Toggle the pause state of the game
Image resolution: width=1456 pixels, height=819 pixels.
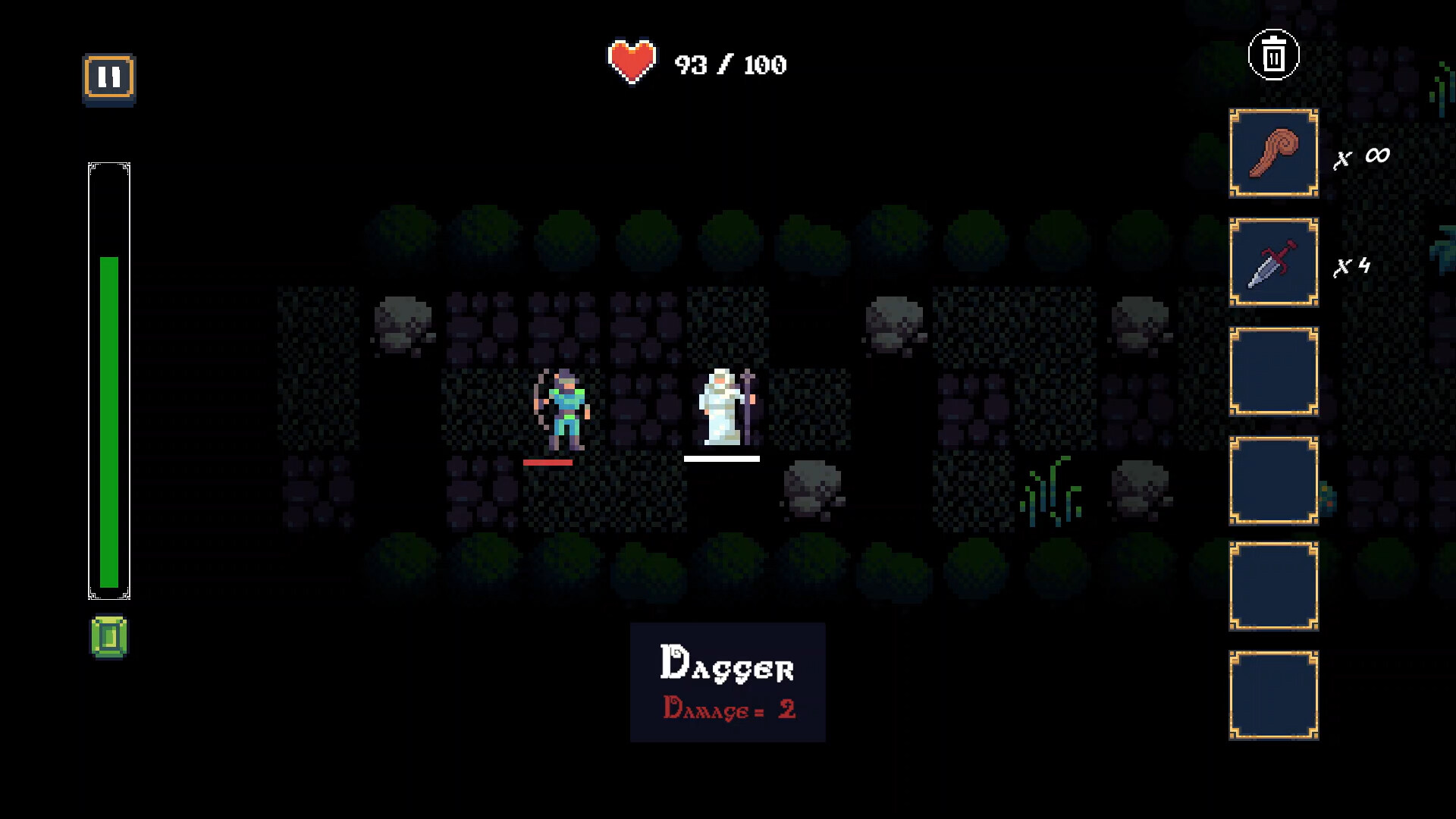tap(110, 75)
